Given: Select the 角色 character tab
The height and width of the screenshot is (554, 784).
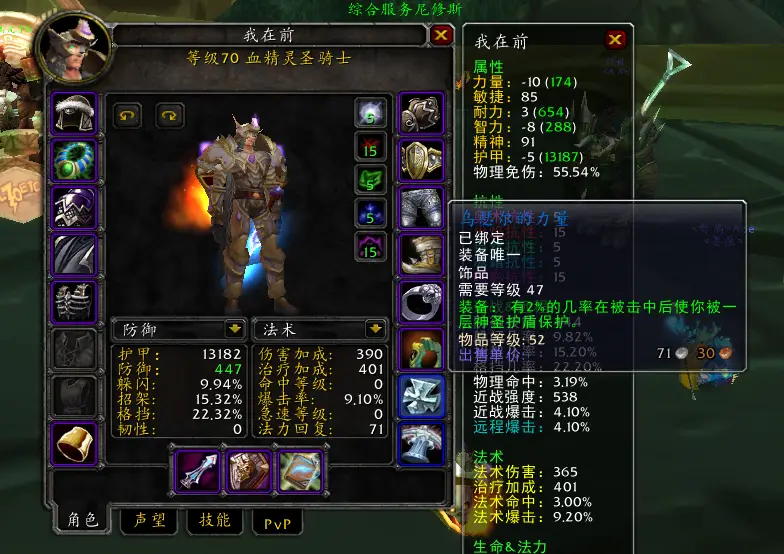Looking at the screenshot, I should click(83, 519).
